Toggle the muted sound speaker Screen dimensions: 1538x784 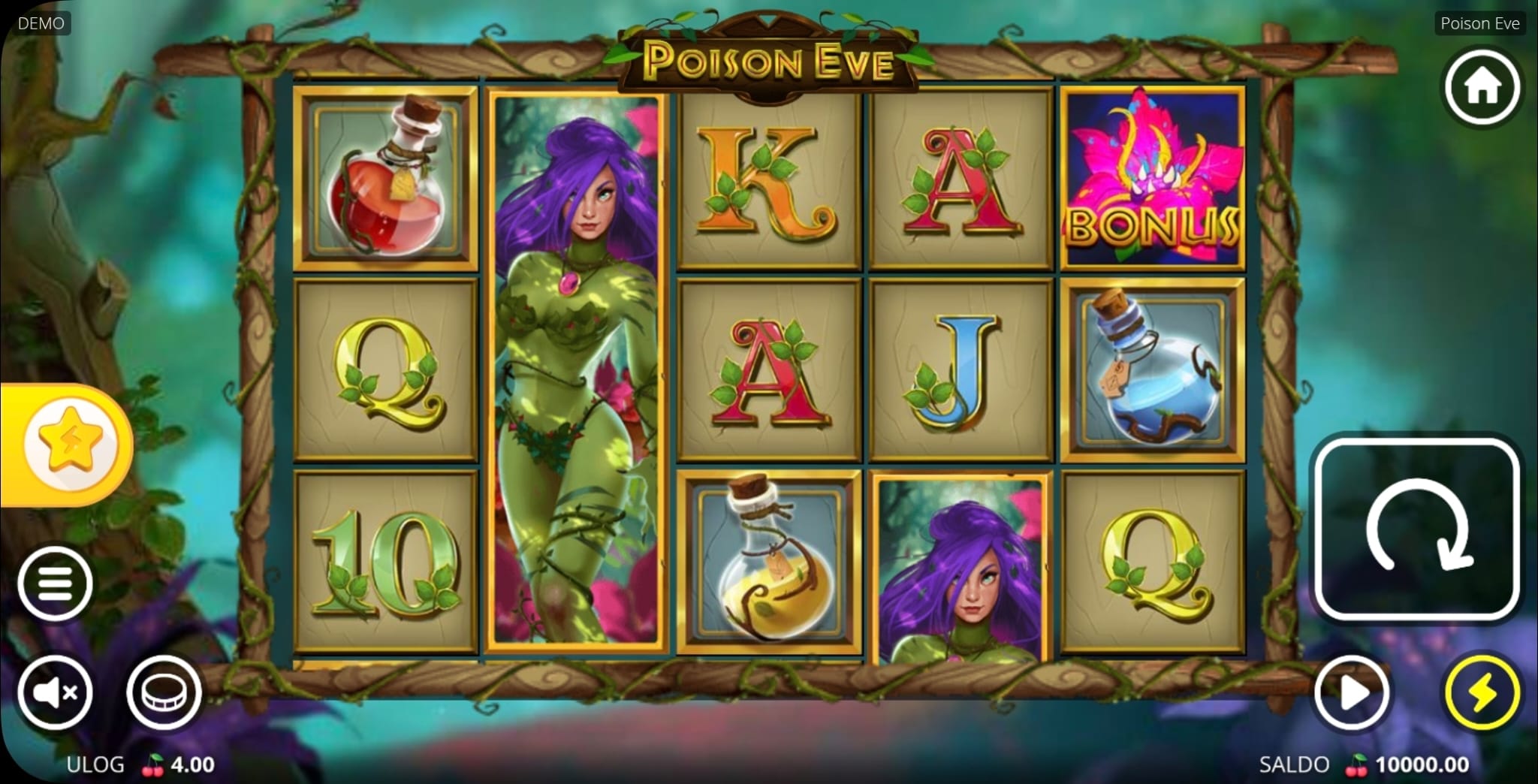click(x=55, y=692)
